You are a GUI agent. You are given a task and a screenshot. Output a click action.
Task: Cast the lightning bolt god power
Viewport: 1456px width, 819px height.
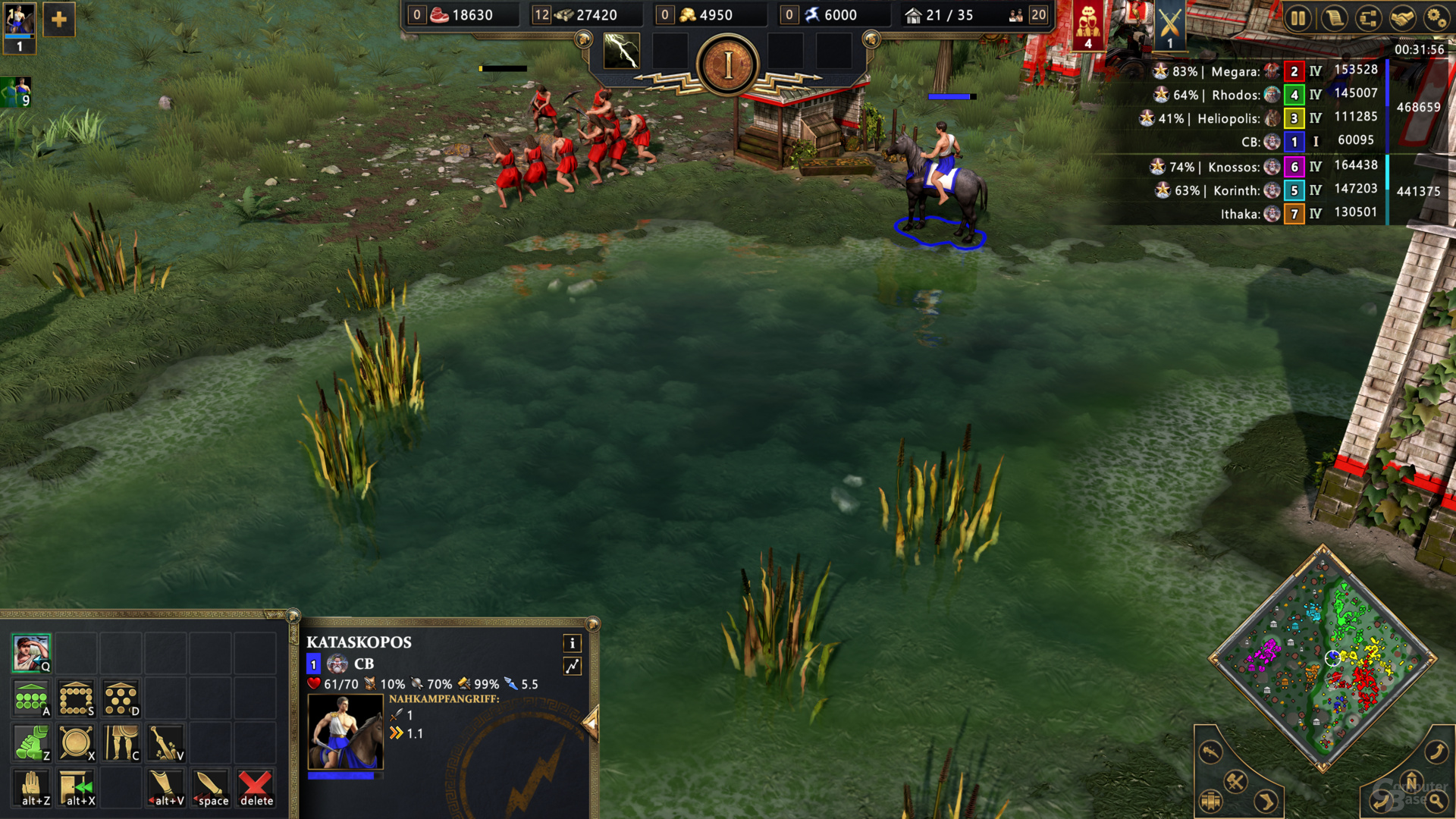[x=621, y=52]
